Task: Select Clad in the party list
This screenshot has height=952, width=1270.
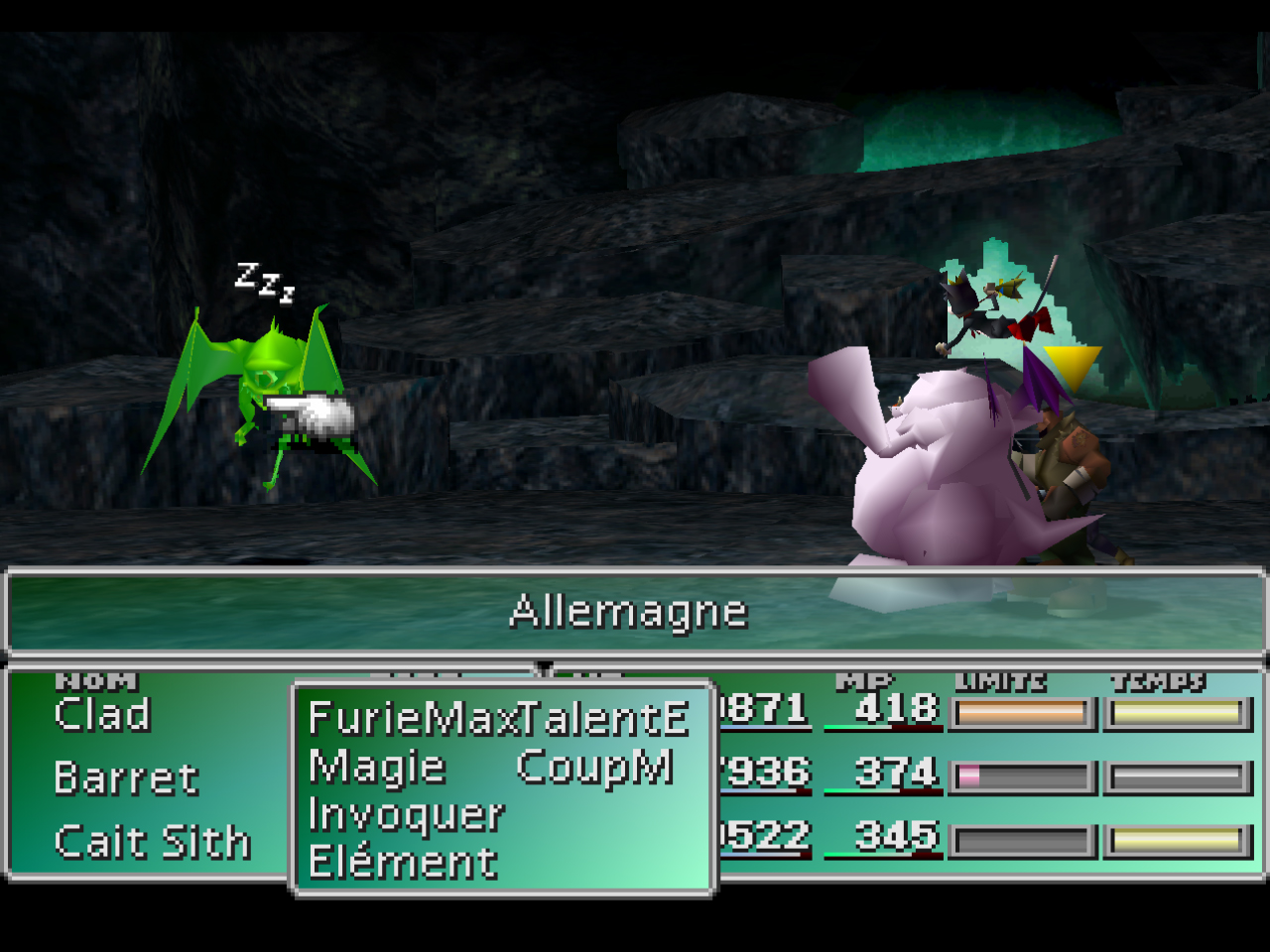Action: (x=102, y=714)
